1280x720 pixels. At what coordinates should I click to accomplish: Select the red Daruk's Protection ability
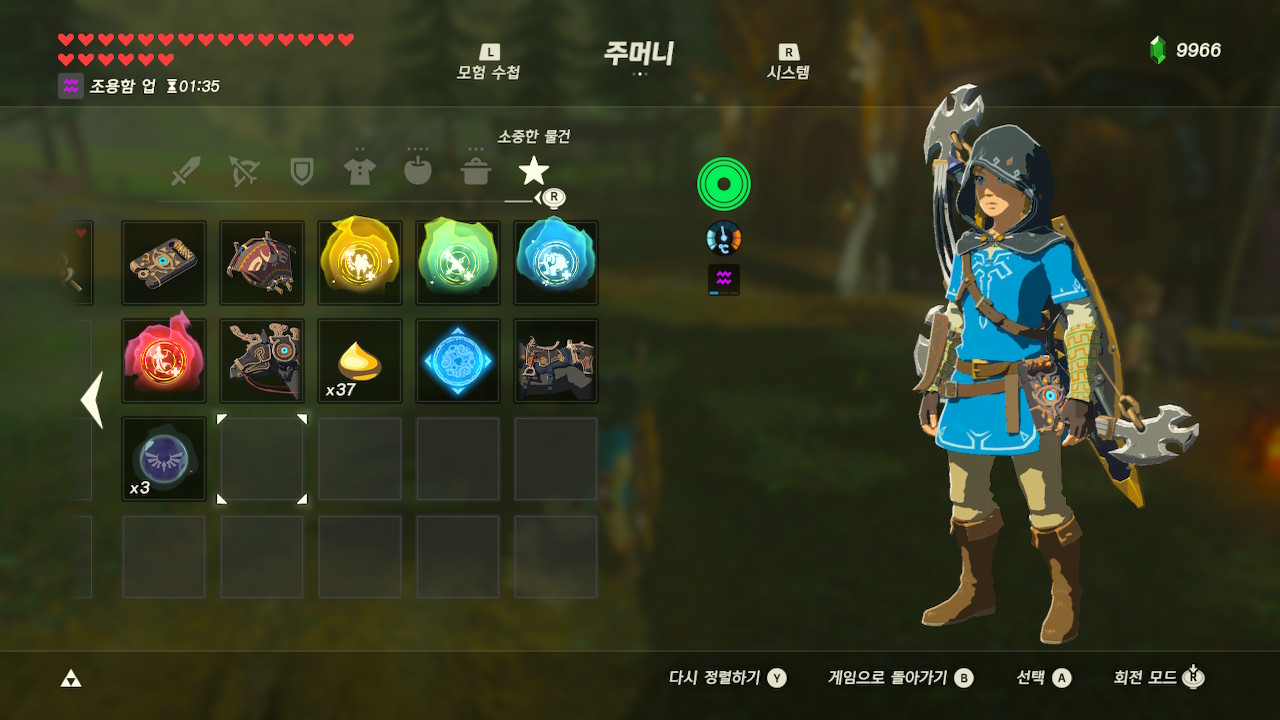[164, 361]
